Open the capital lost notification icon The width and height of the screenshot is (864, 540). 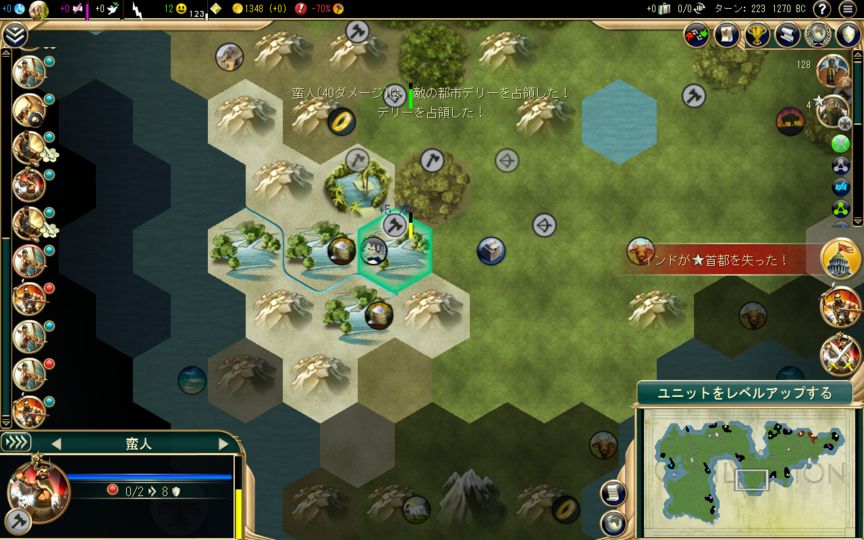(x=840, y=259)
